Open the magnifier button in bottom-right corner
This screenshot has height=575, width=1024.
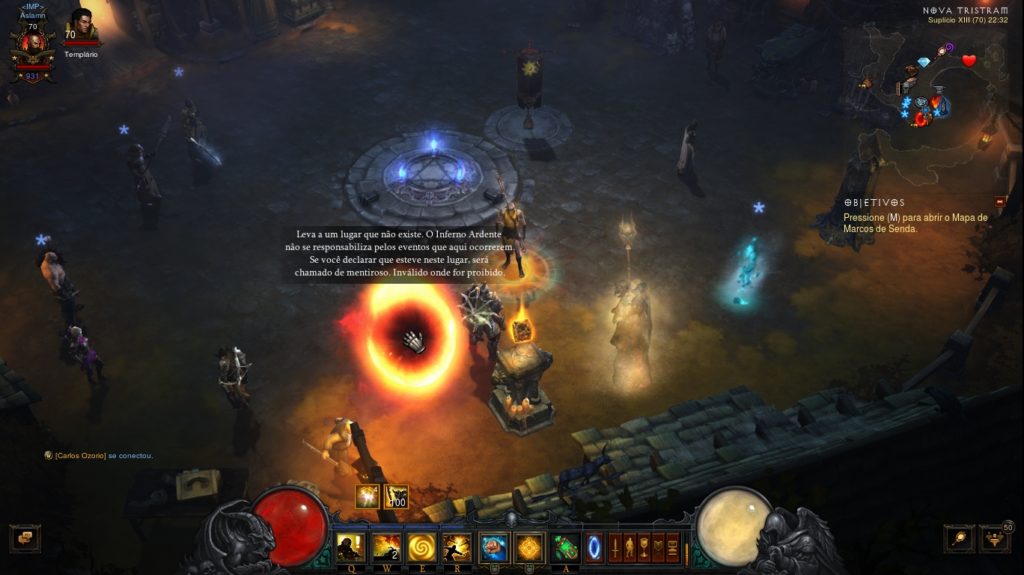[x=959, y=538]
